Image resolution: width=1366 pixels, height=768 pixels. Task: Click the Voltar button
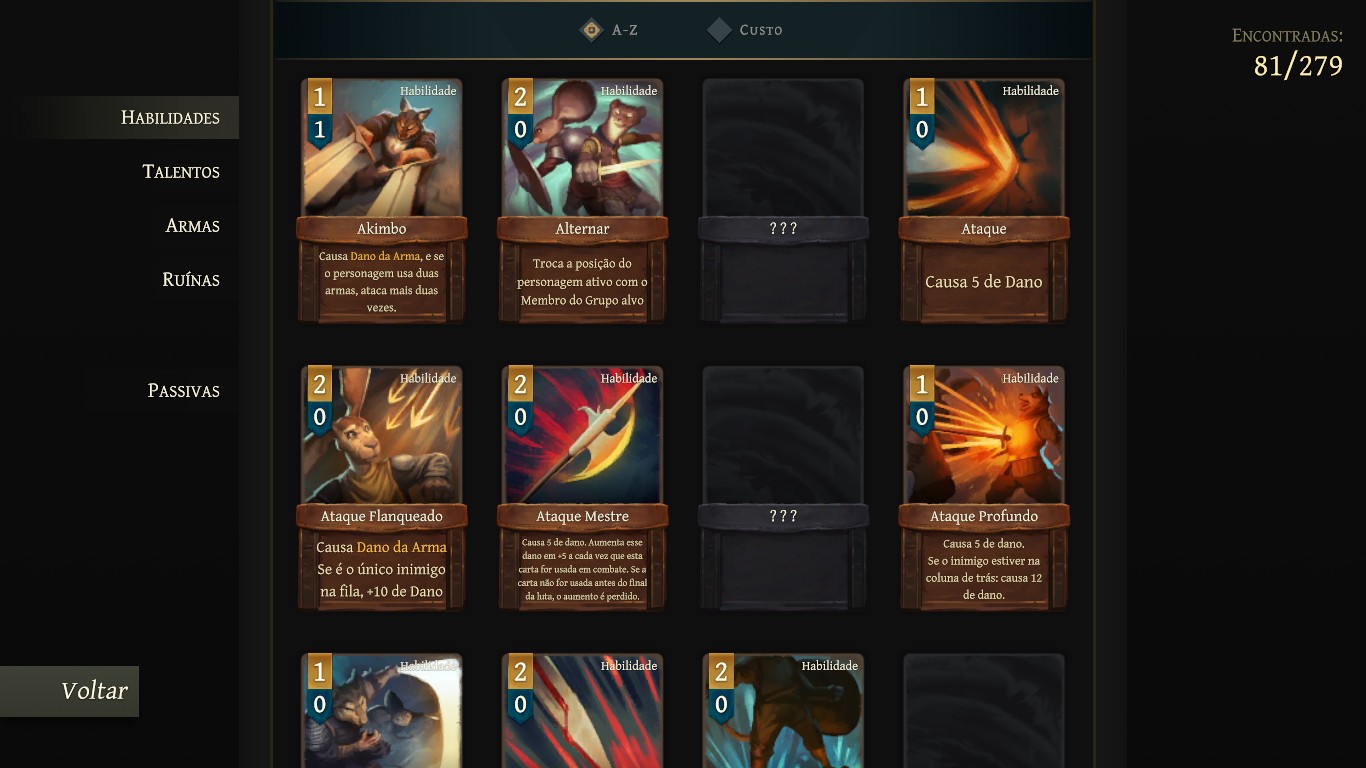(x=94, y=690)
